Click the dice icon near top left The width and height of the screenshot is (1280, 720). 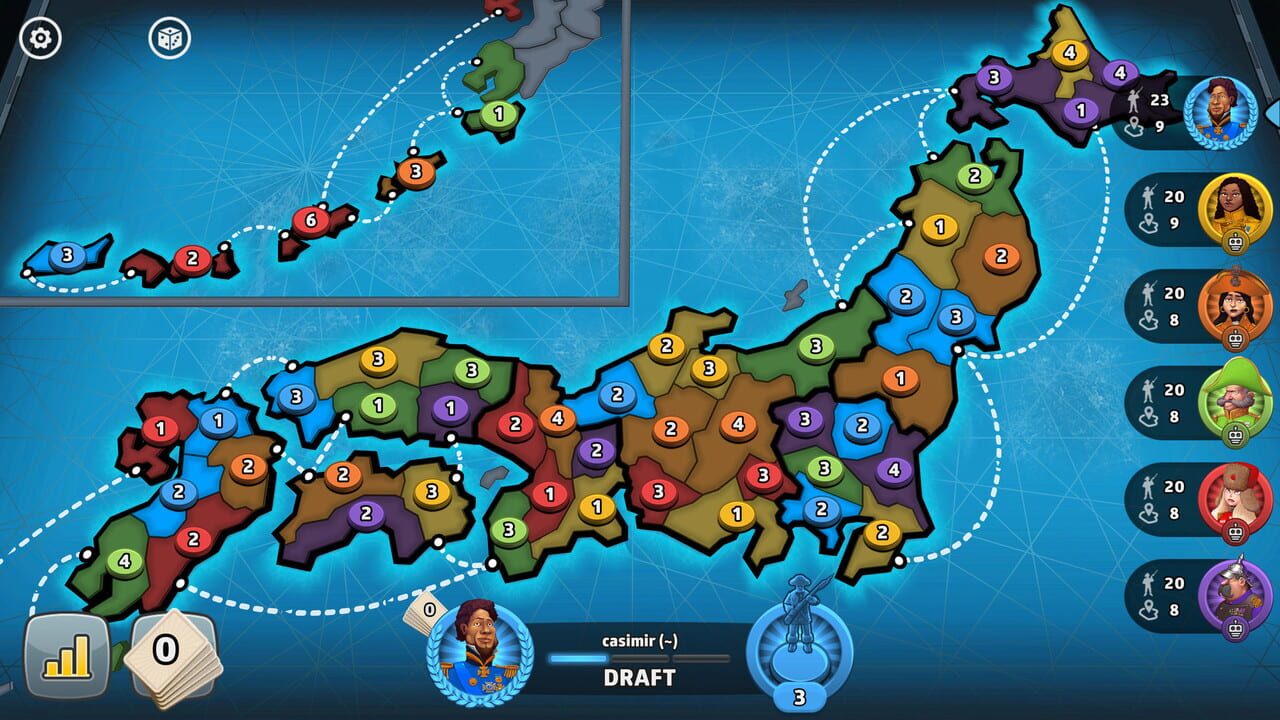[x=170, y=38]
